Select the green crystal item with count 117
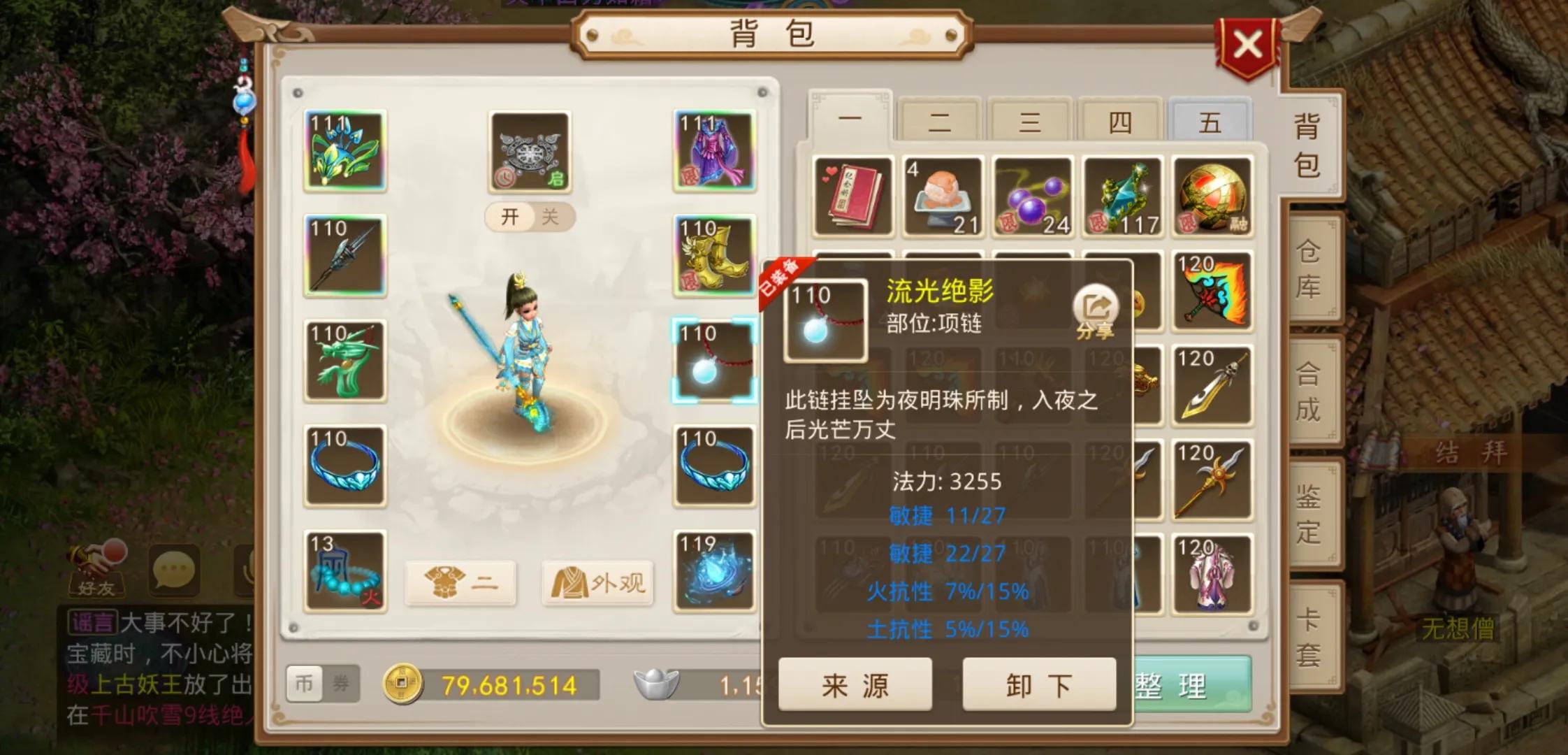This screenshot has width=1568, height=755. [x=1122, y=196]
